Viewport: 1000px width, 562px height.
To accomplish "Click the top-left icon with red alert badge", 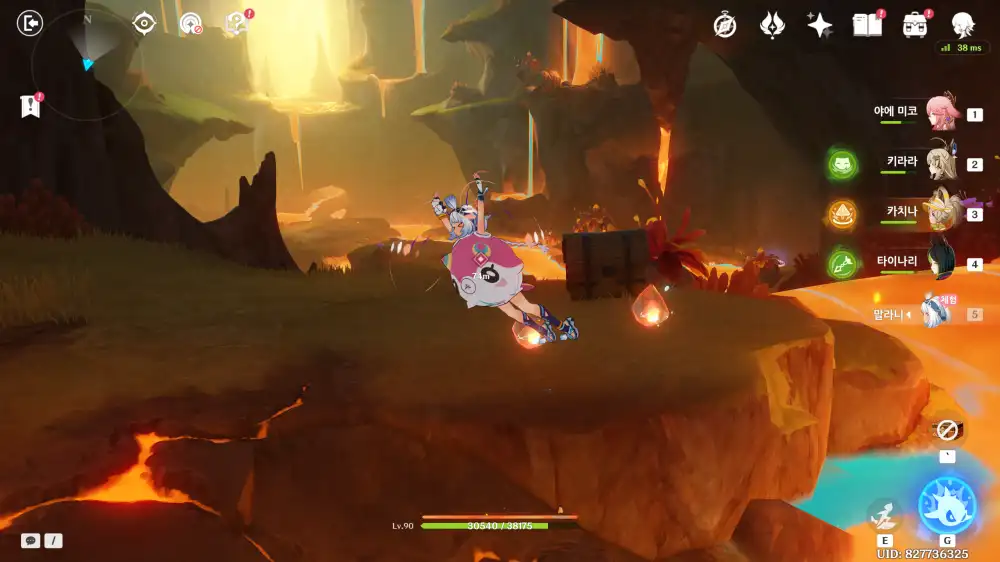I will coord(236,23).
